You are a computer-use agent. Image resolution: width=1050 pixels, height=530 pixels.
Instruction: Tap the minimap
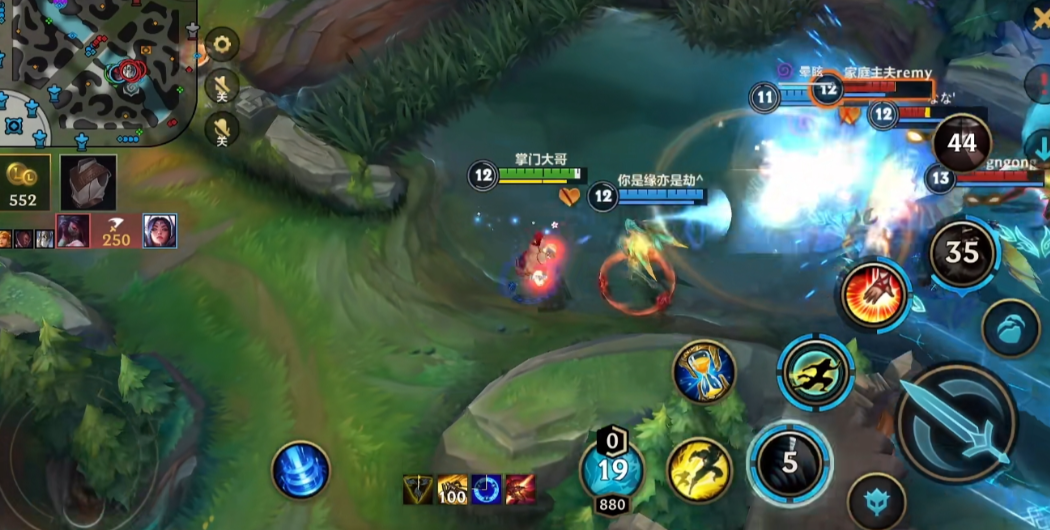click(98, 72)
